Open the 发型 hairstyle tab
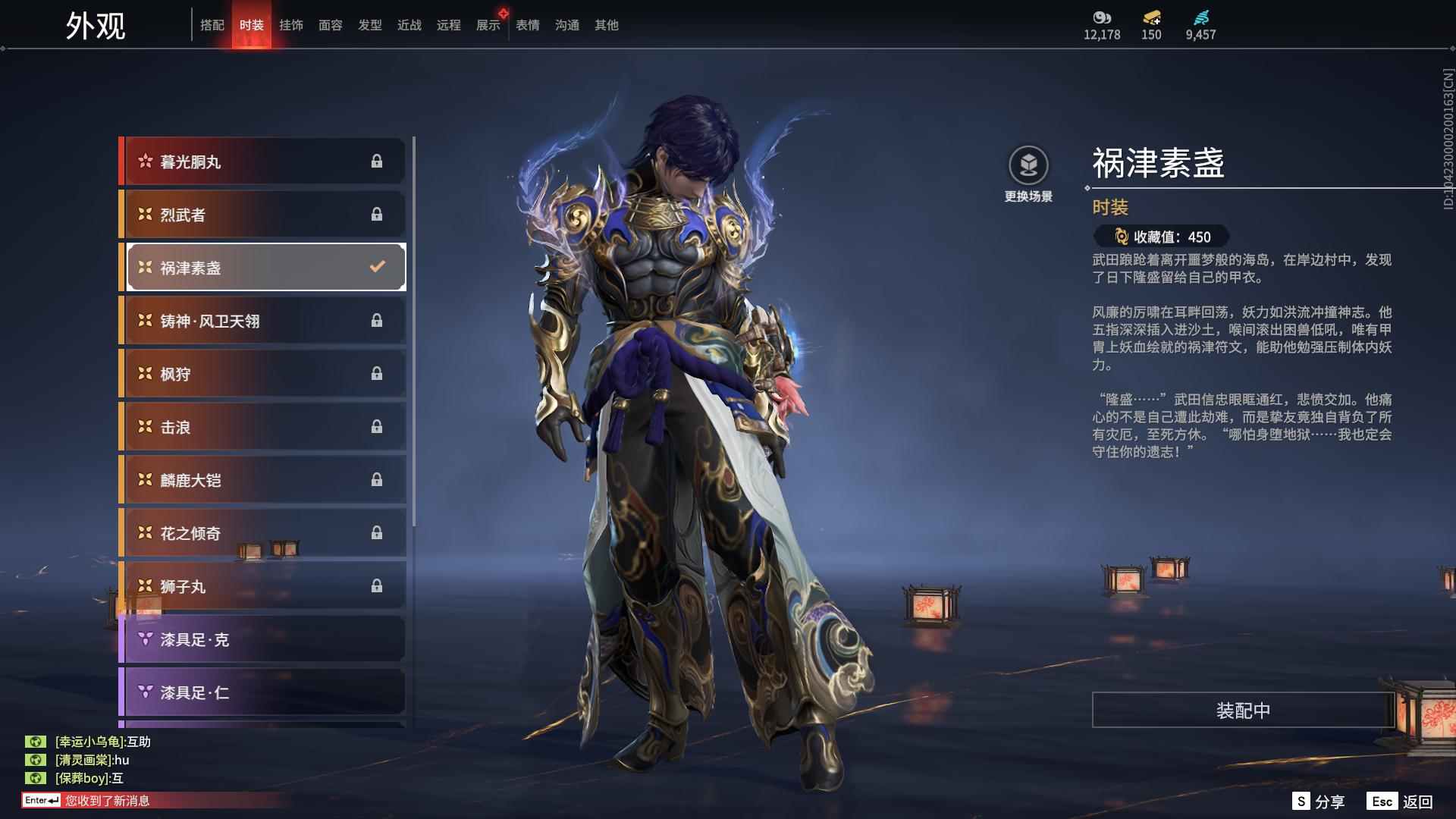The width and height of the screenshot is (1456, 819). (370, 24)
